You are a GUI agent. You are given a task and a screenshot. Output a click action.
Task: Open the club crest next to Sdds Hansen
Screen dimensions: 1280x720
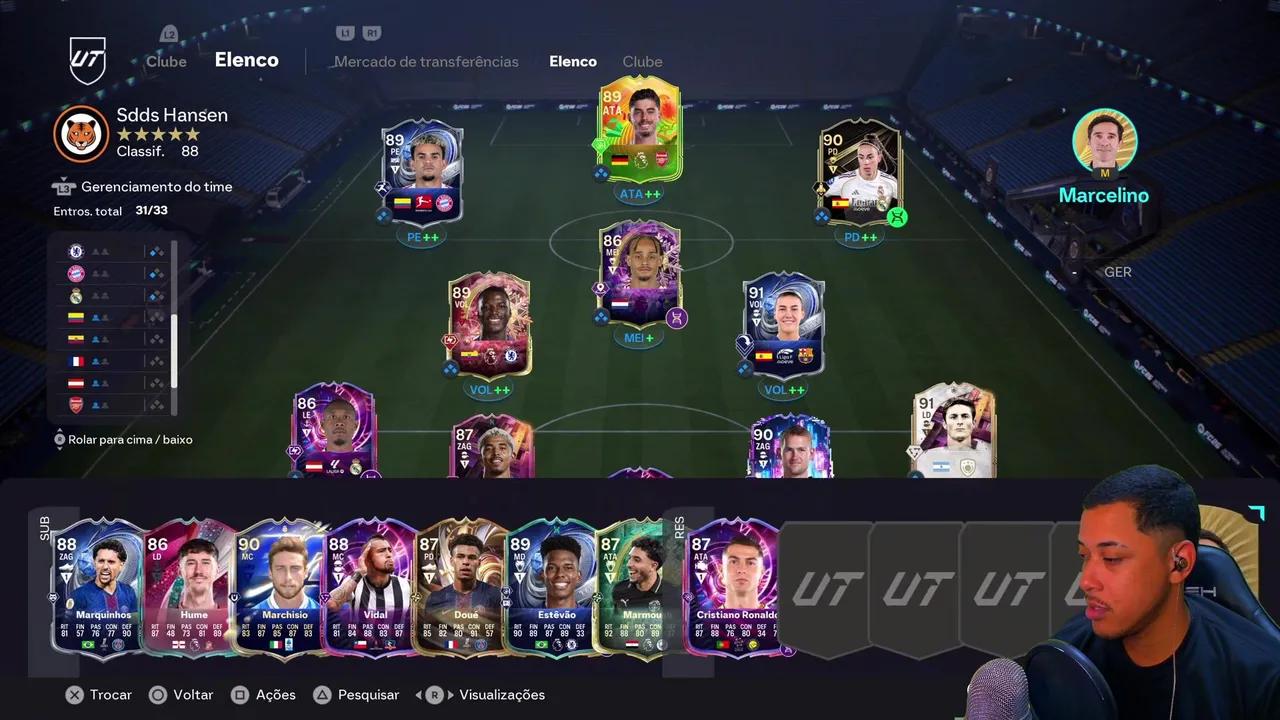[81, 134]
